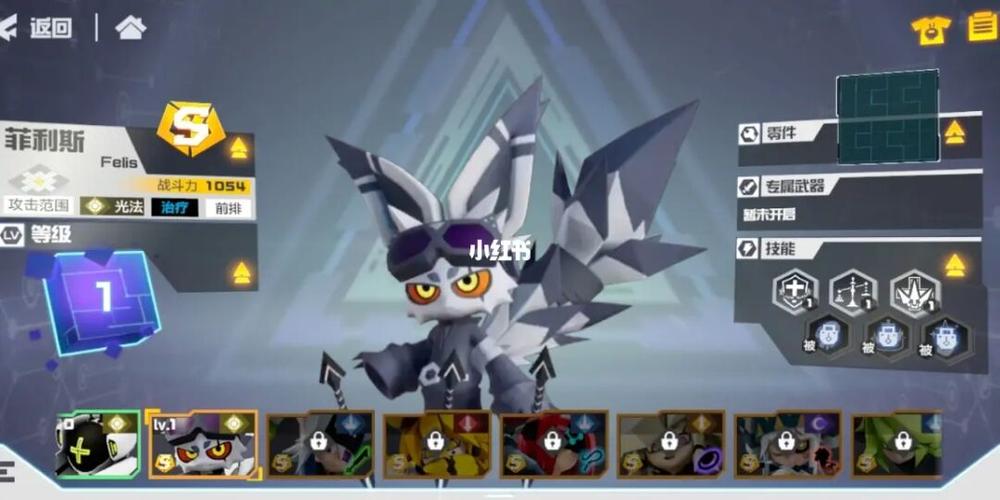The width and height of the screenshot is (1000, 500).
Task: Show the 攻击范围 attack range info
Action: click(x=39, y=206)
